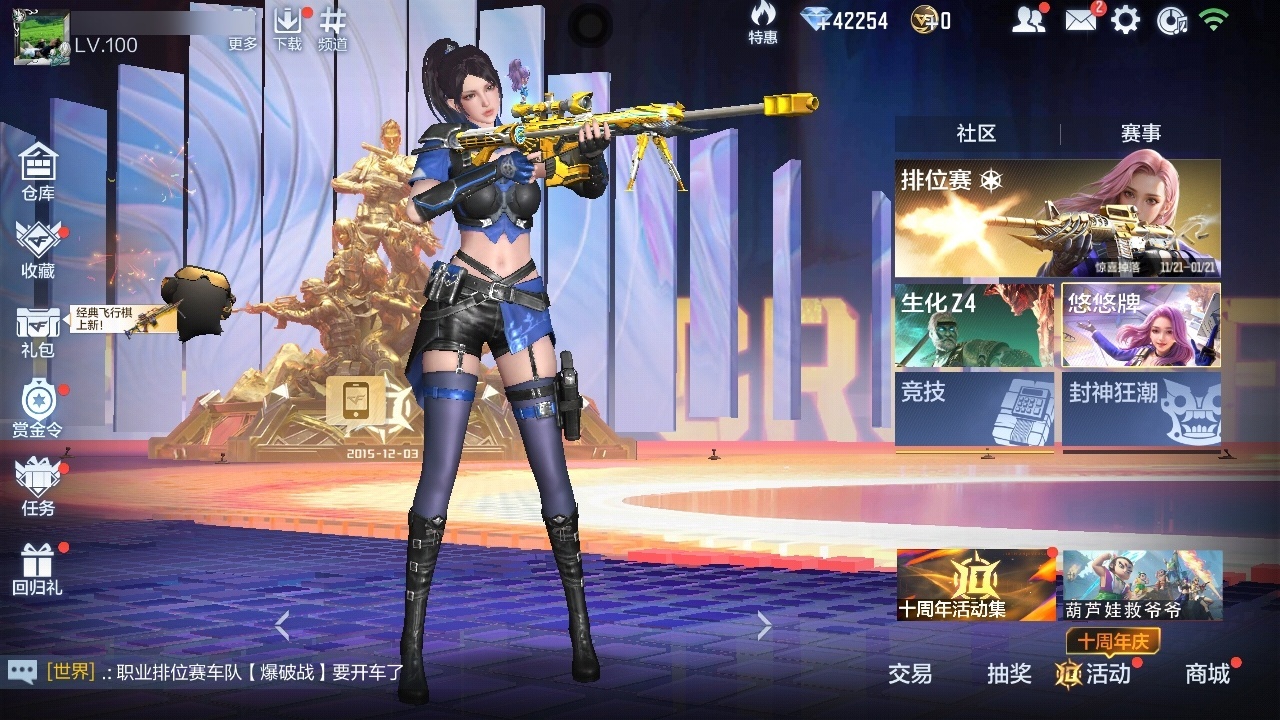This screenshot has width=1280, height=720.
Task: Show the next character with right arrow
Action: 765,626
